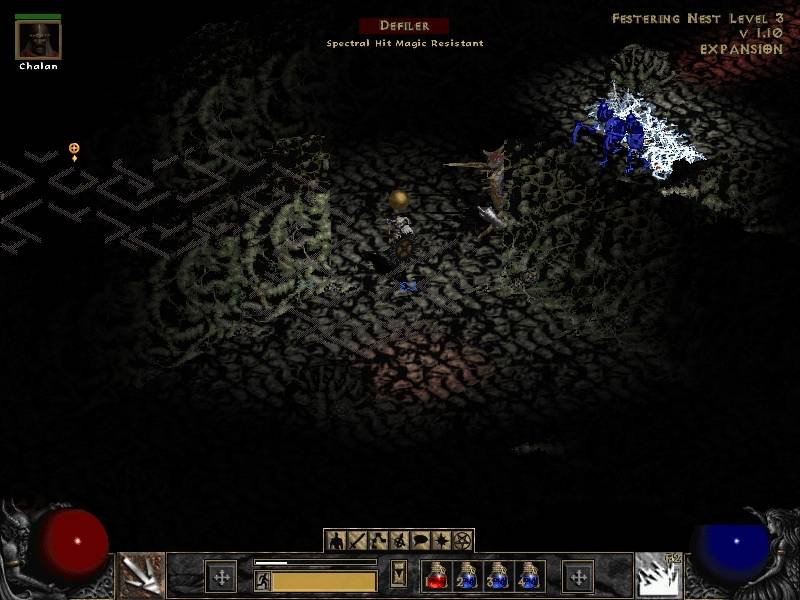Drink the mana potion in belt slot 4
This screenshot has height=600, width=800.
point(527,576)
